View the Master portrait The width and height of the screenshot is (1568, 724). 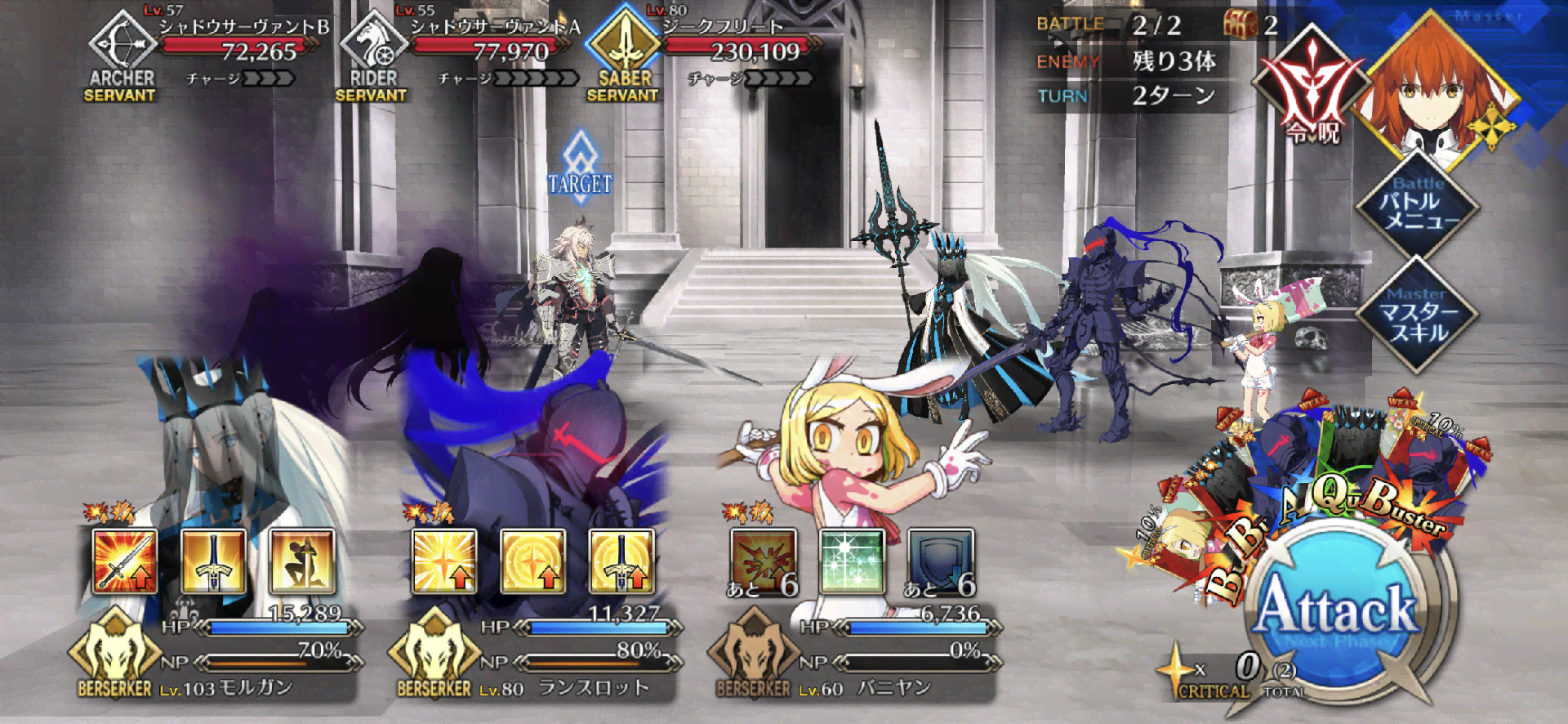tap(1435, 86)
